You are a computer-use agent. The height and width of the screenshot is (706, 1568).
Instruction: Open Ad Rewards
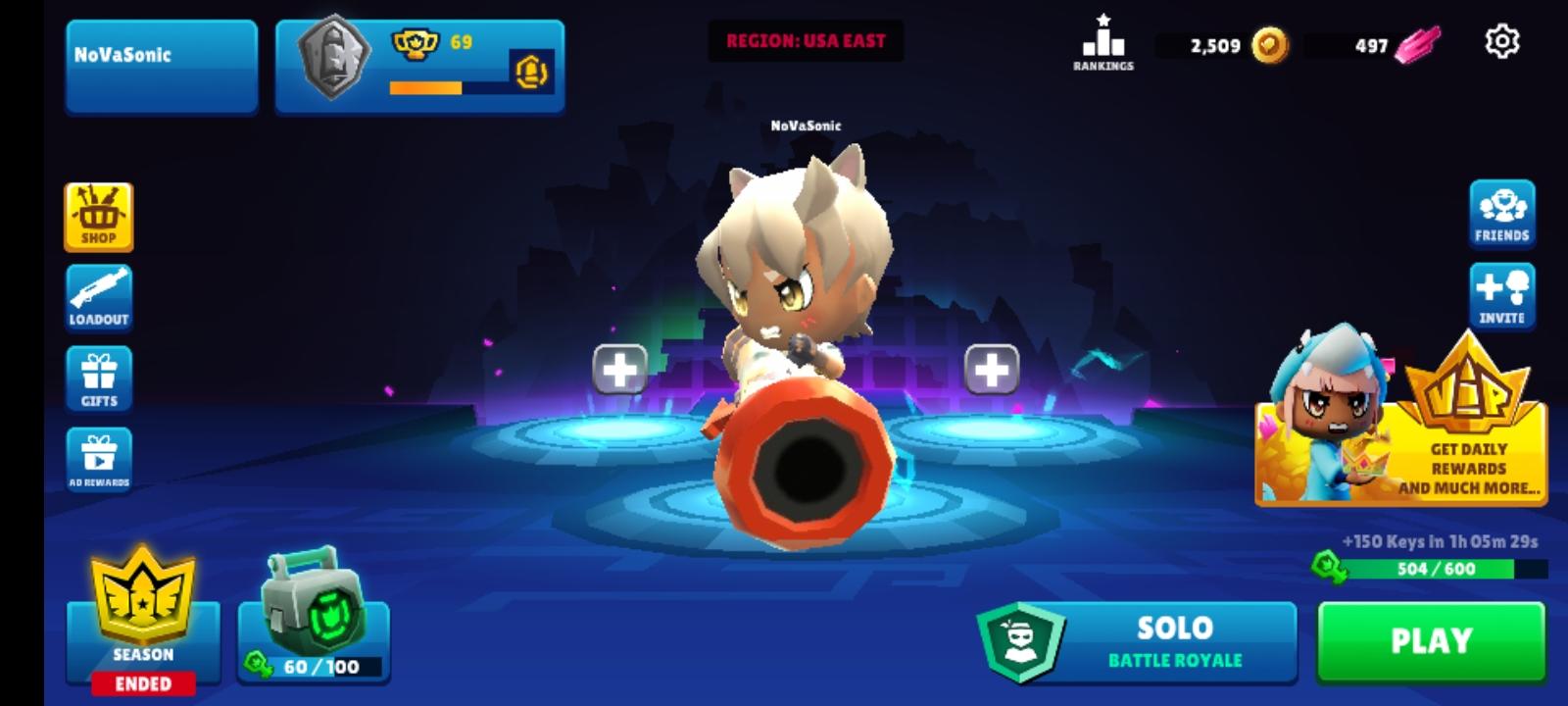(x=98, y=458)
